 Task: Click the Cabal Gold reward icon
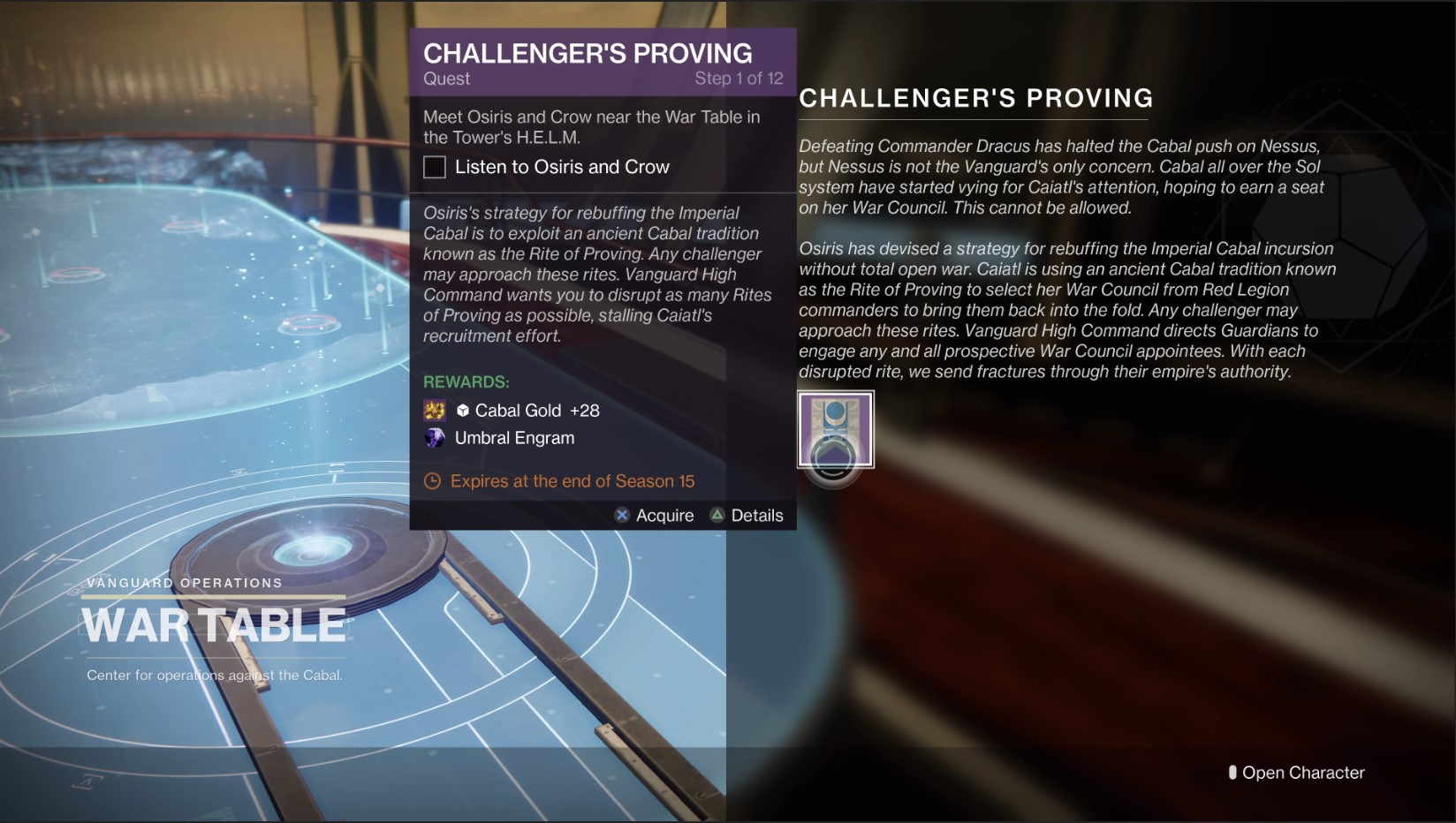tap(434, 410)
